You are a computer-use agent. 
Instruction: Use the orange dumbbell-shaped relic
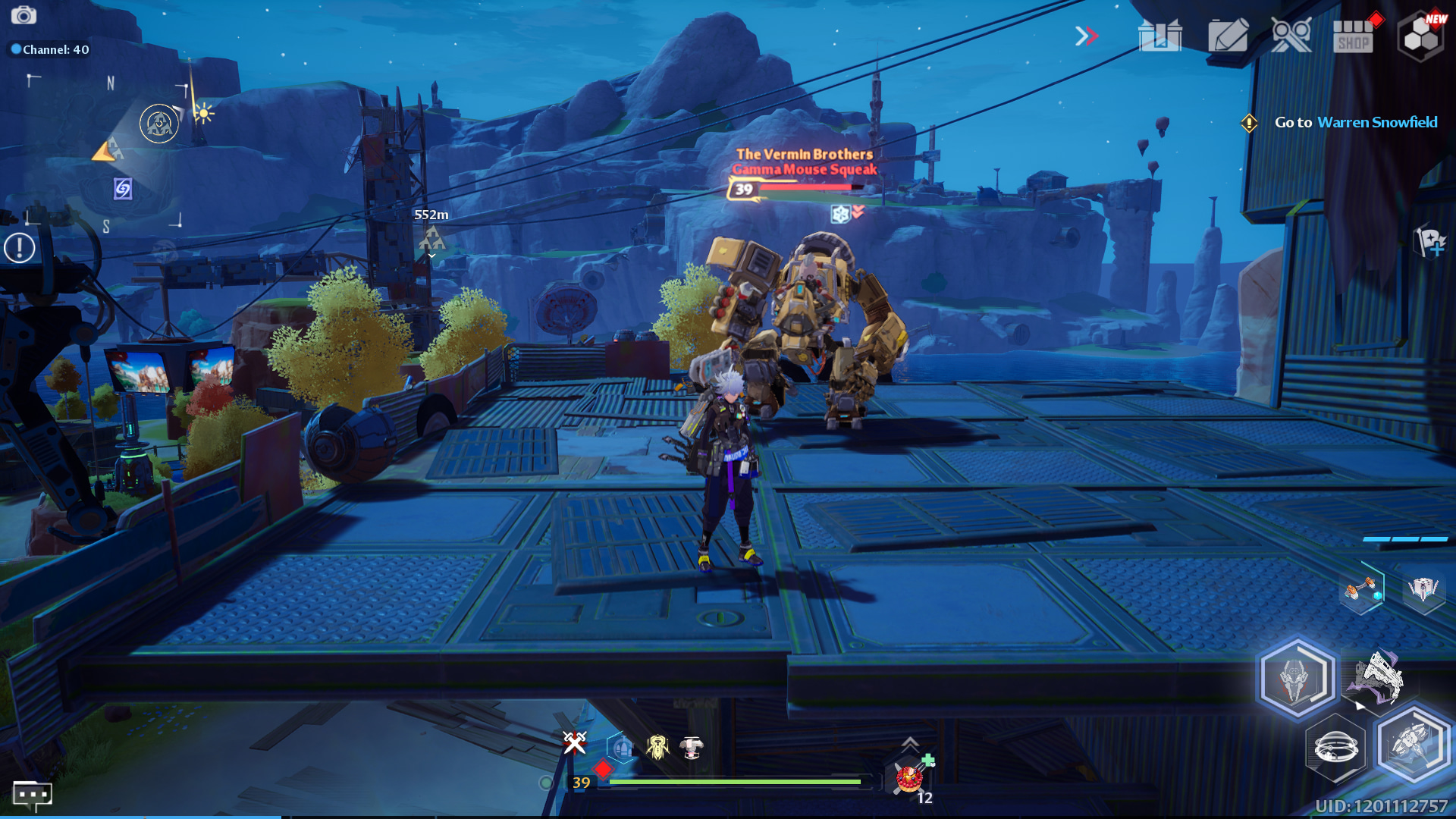tap(1362, 588)
